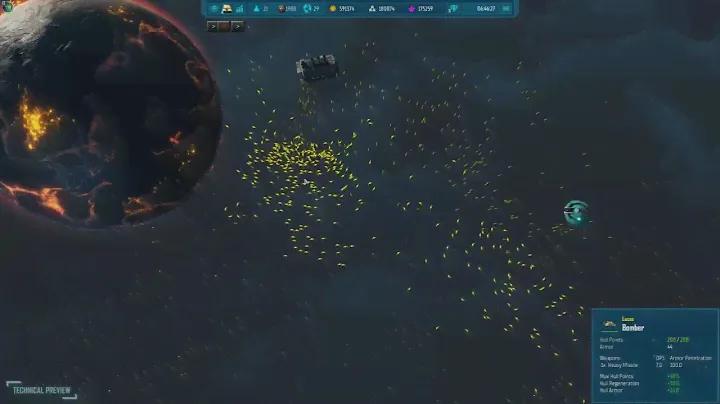Open the gold pyramid icon panel
Viewport: 720px width, 404px height.
225,8
